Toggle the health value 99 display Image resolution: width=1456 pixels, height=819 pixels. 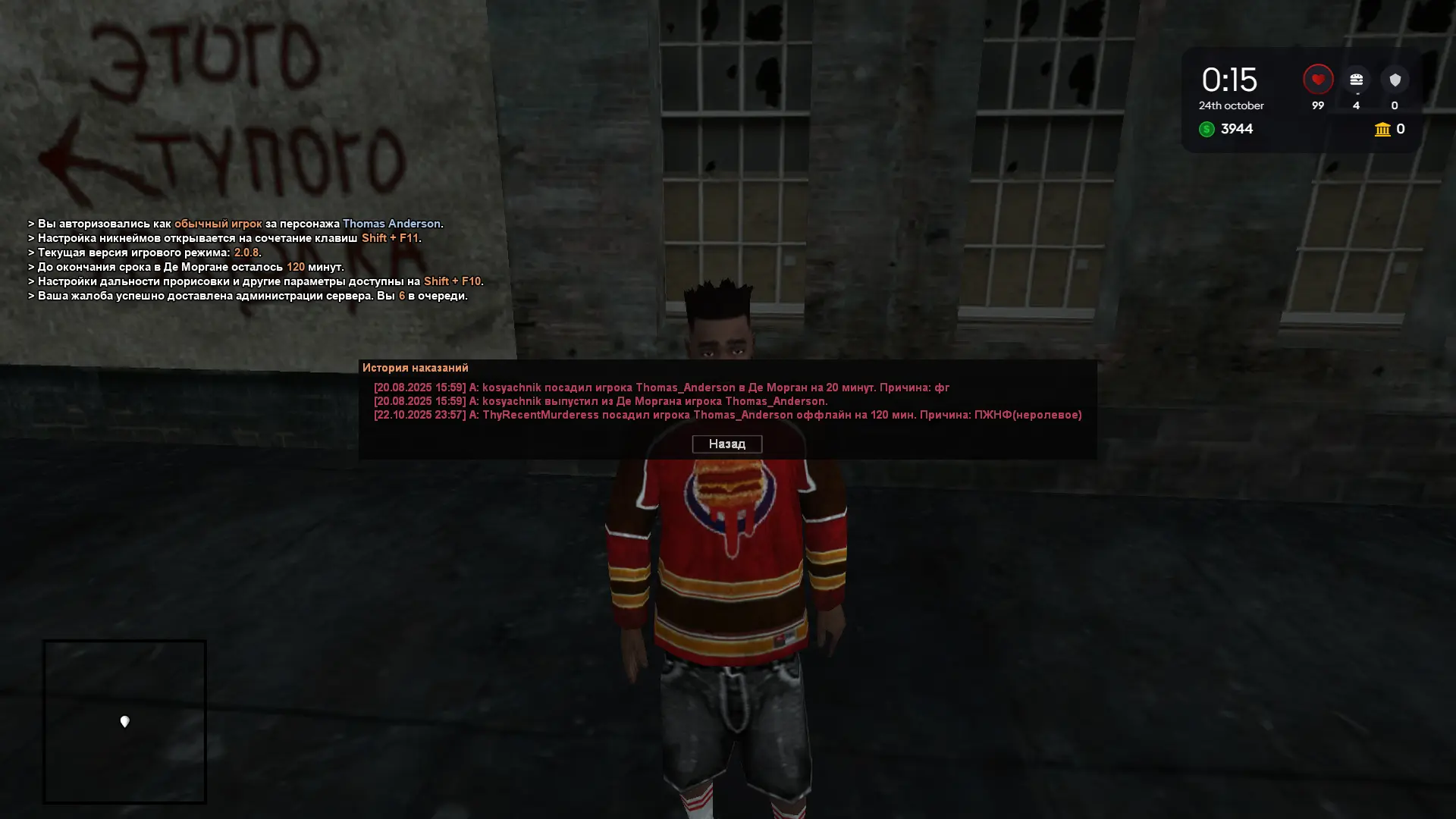1318,105
